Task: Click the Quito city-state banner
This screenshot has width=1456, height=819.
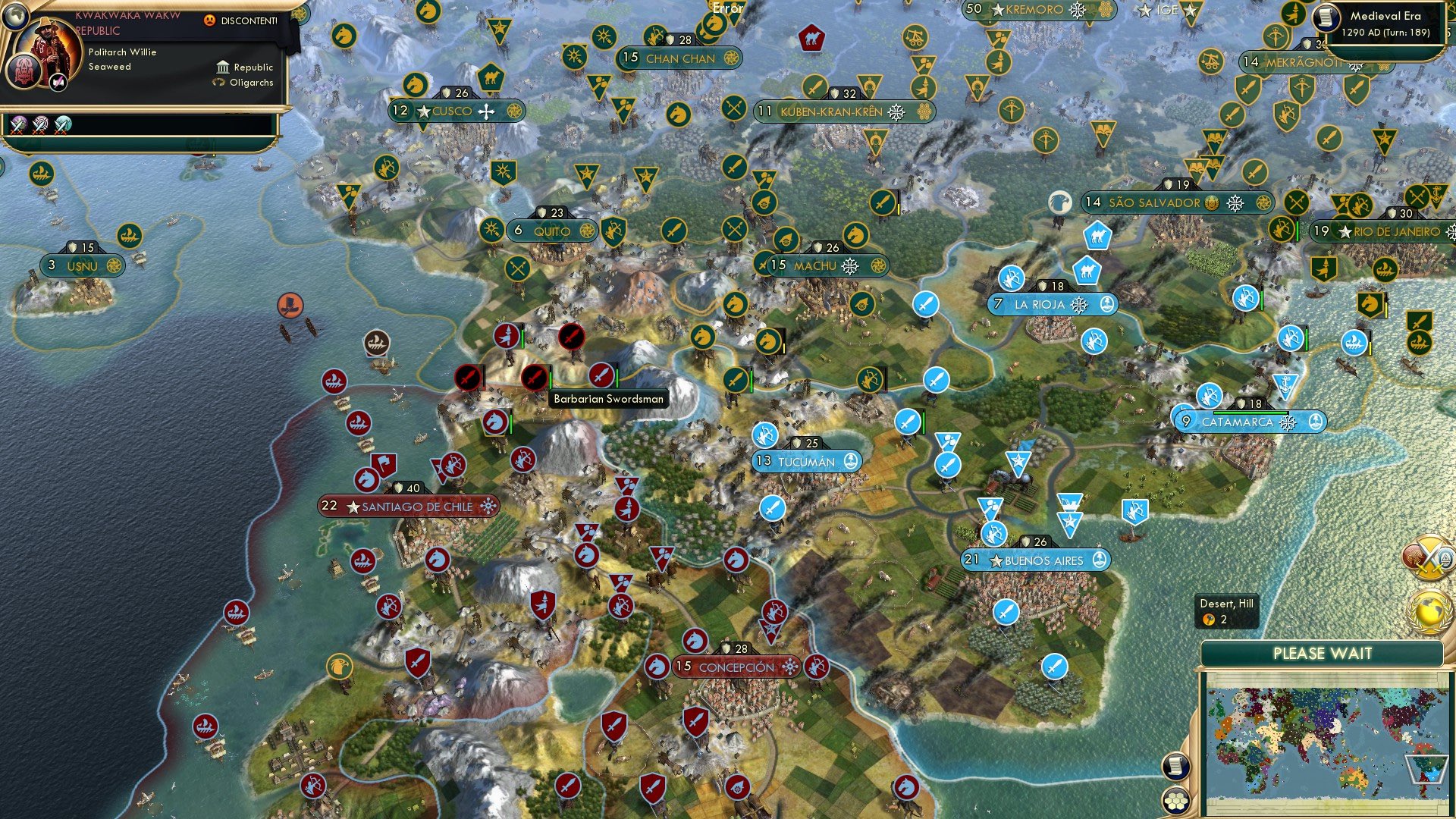Action: tap(551, 230)
